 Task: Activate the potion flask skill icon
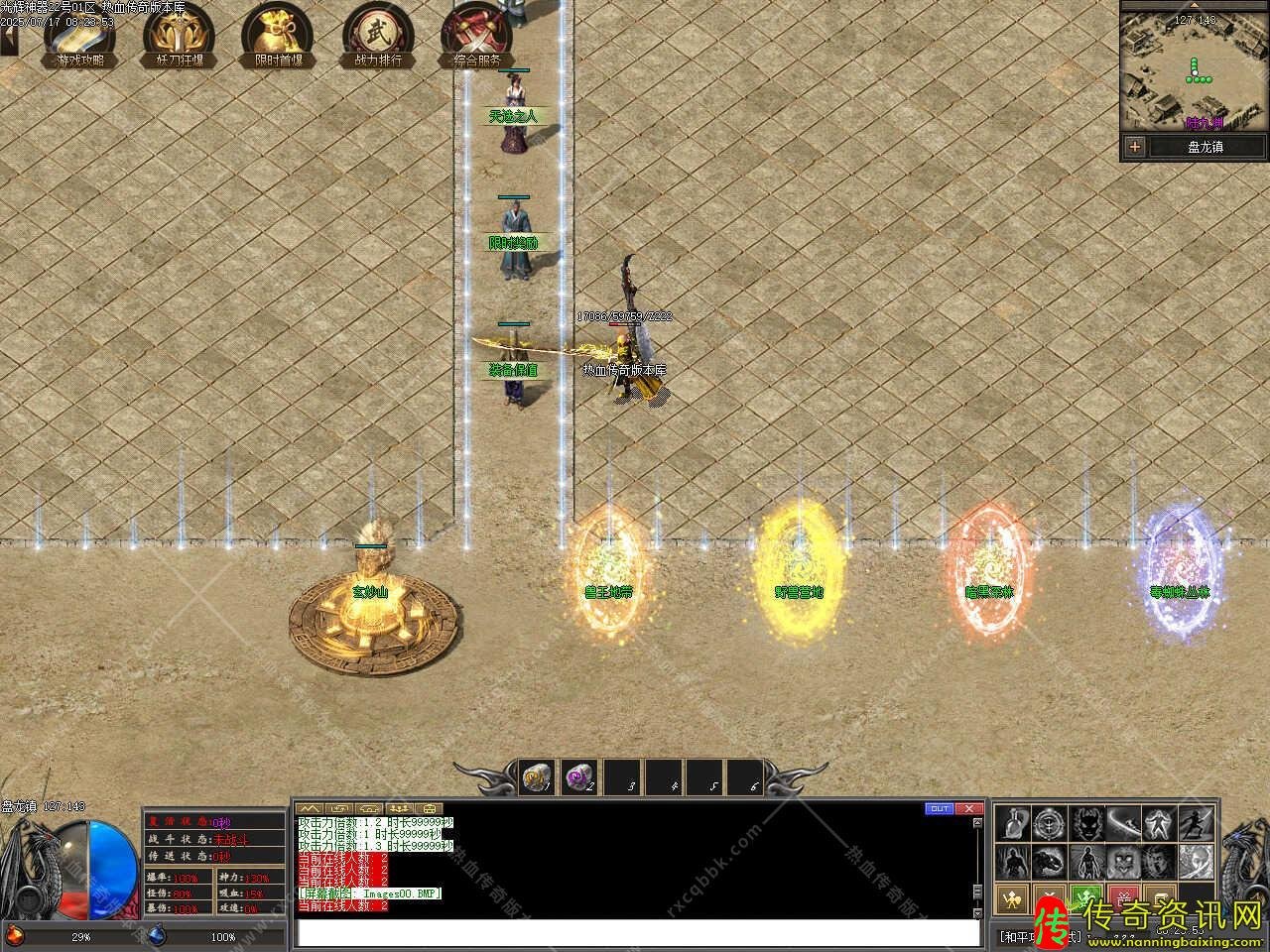click(x=1013, y=823)
